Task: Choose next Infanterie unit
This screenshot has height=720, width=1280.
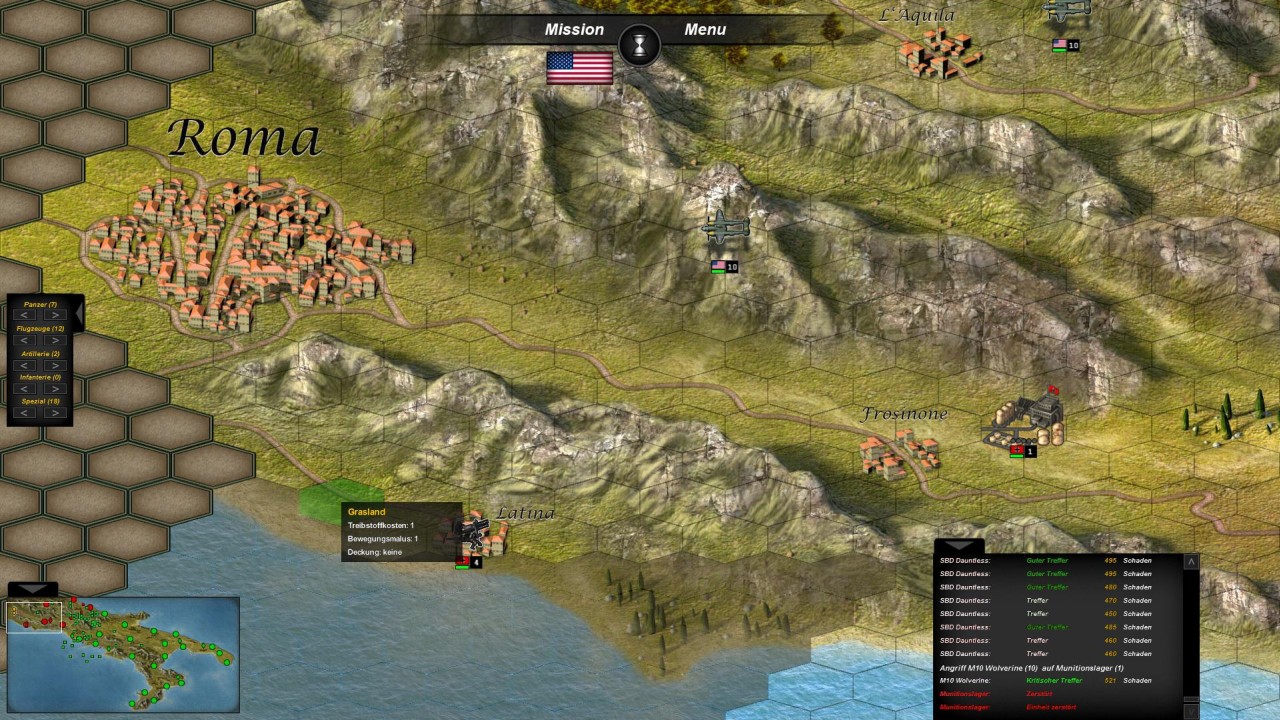Action: coord(54,389)
